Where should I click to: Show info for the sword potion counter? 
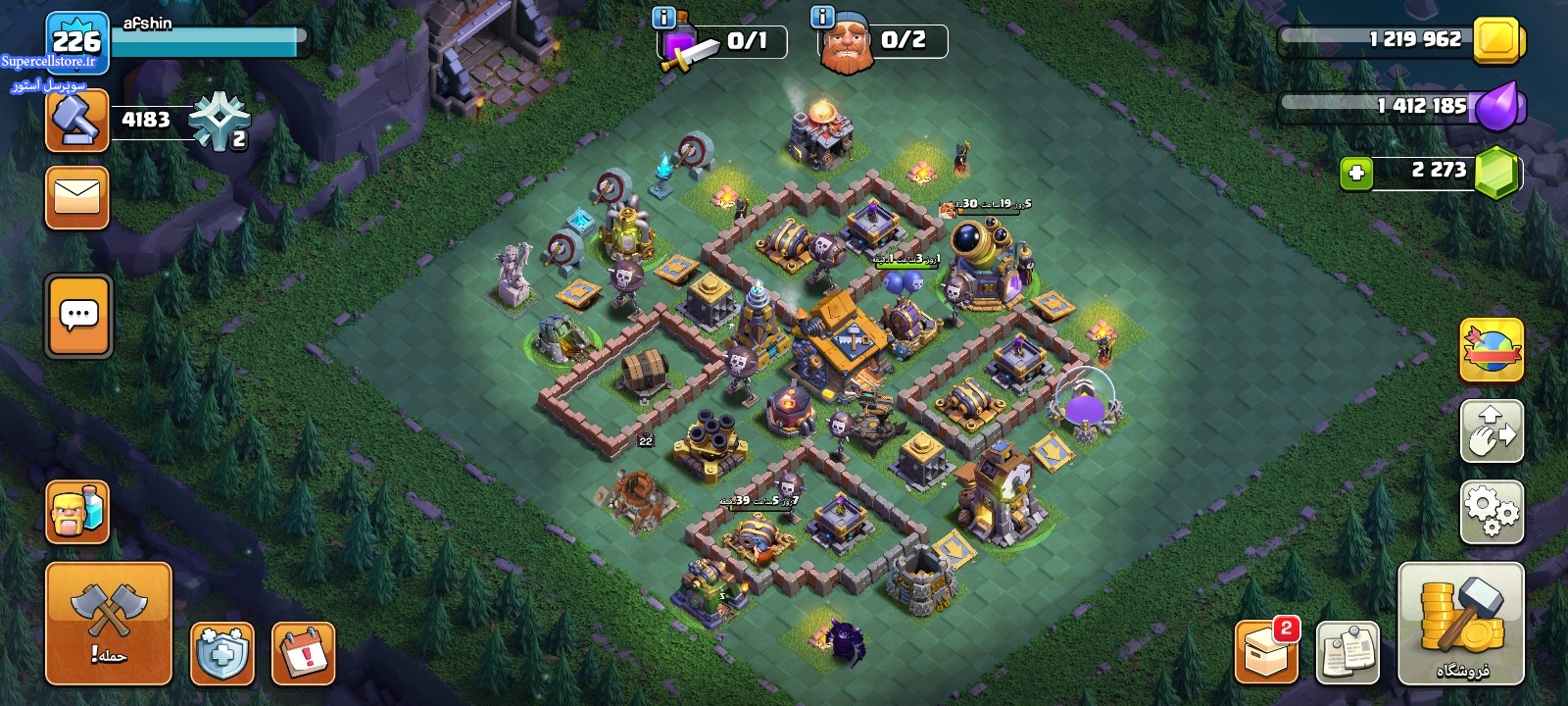(x=663, y=18)
